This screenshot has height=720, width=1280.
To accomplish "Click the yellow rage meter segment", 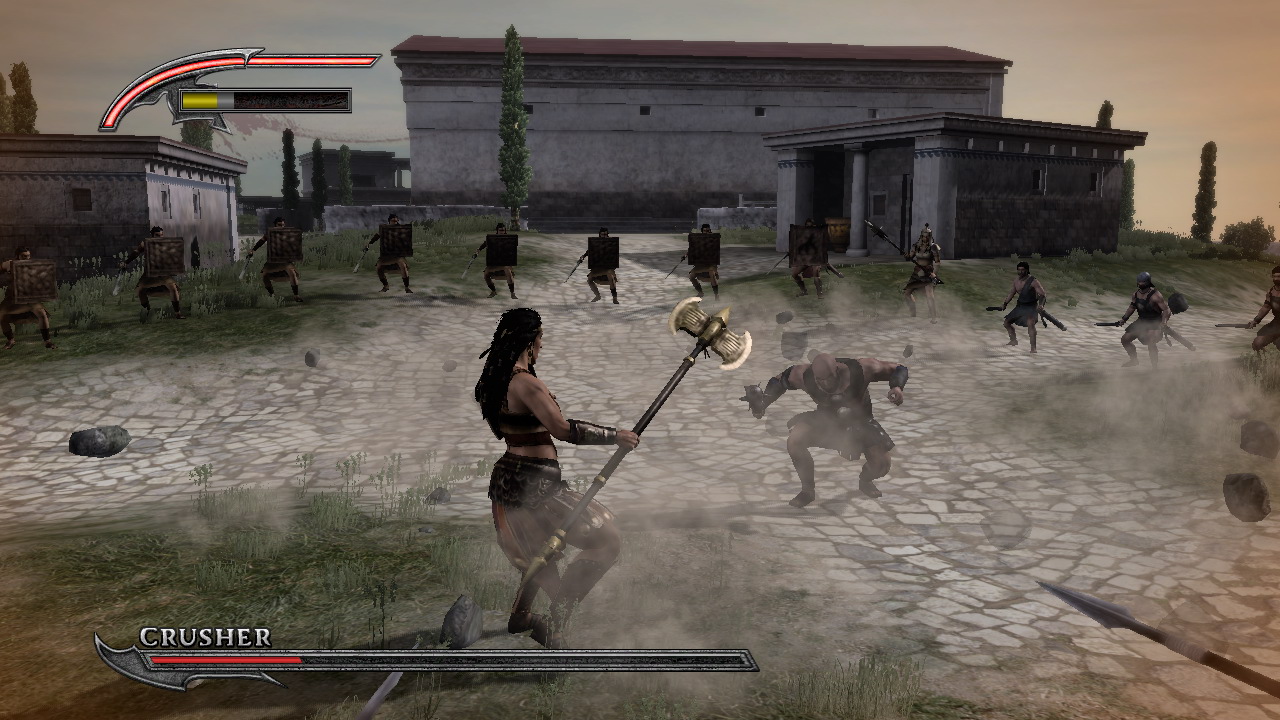I will [x=200, y=99].
